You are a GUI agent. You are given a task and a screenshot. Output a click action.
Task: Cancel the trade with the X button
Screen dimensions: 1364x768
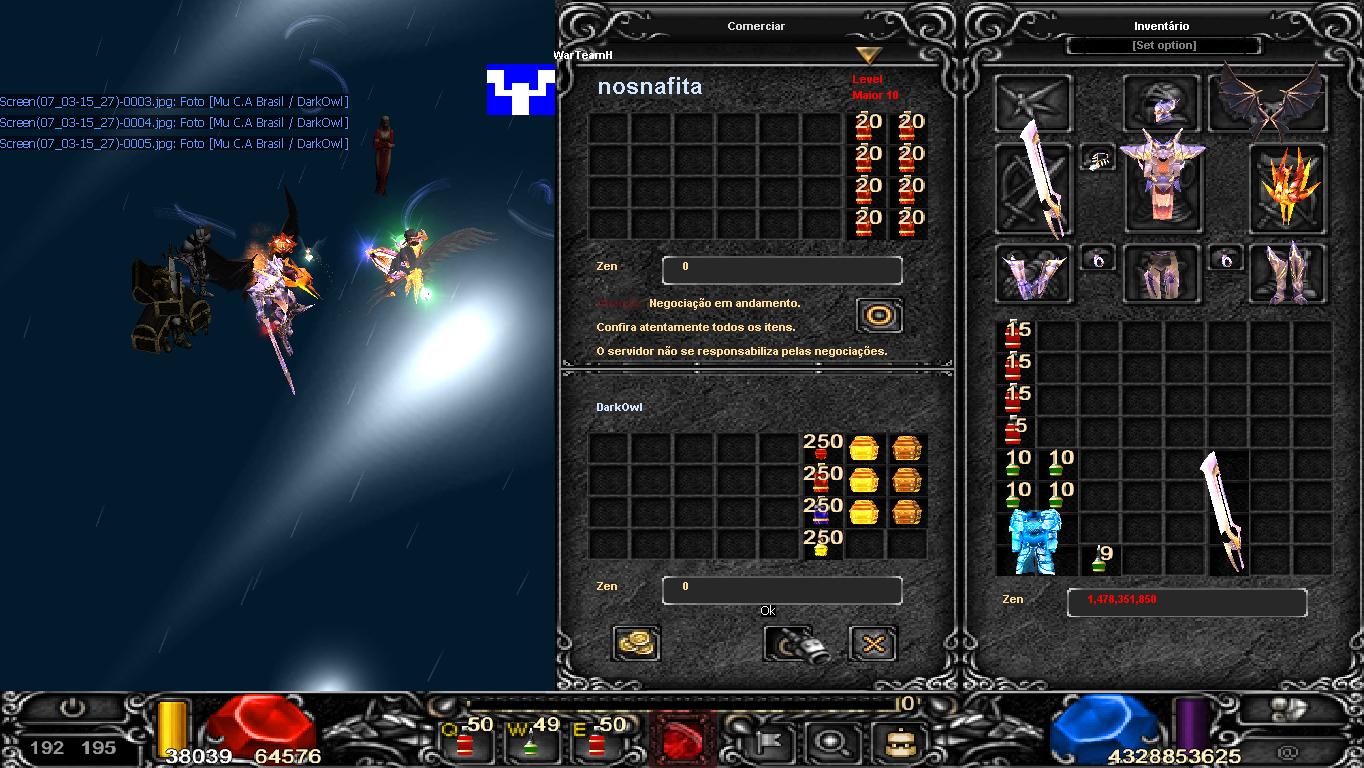click(x=872, y=643)
